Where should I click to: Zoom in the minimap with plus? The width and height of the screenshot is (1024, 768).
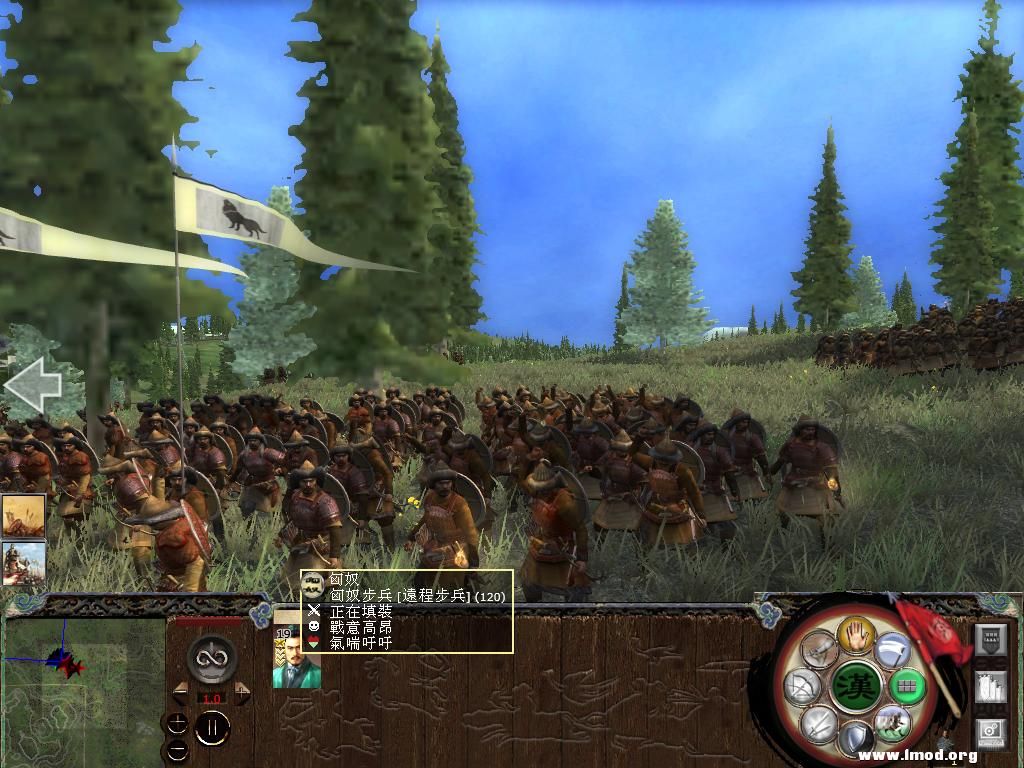(x=177, y=723)
